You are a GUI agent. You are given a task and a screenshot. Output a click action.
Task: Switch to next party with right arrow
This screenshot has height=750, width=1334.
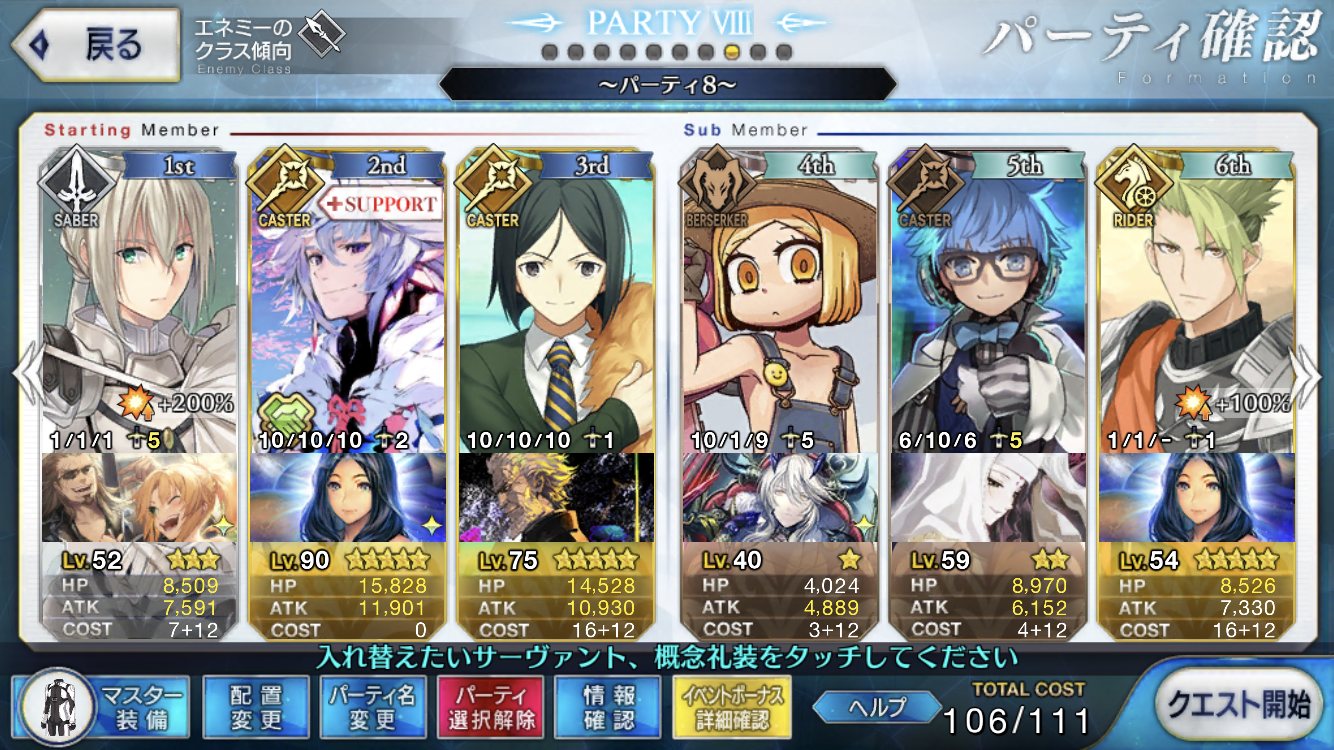[x=1308, y=375]
